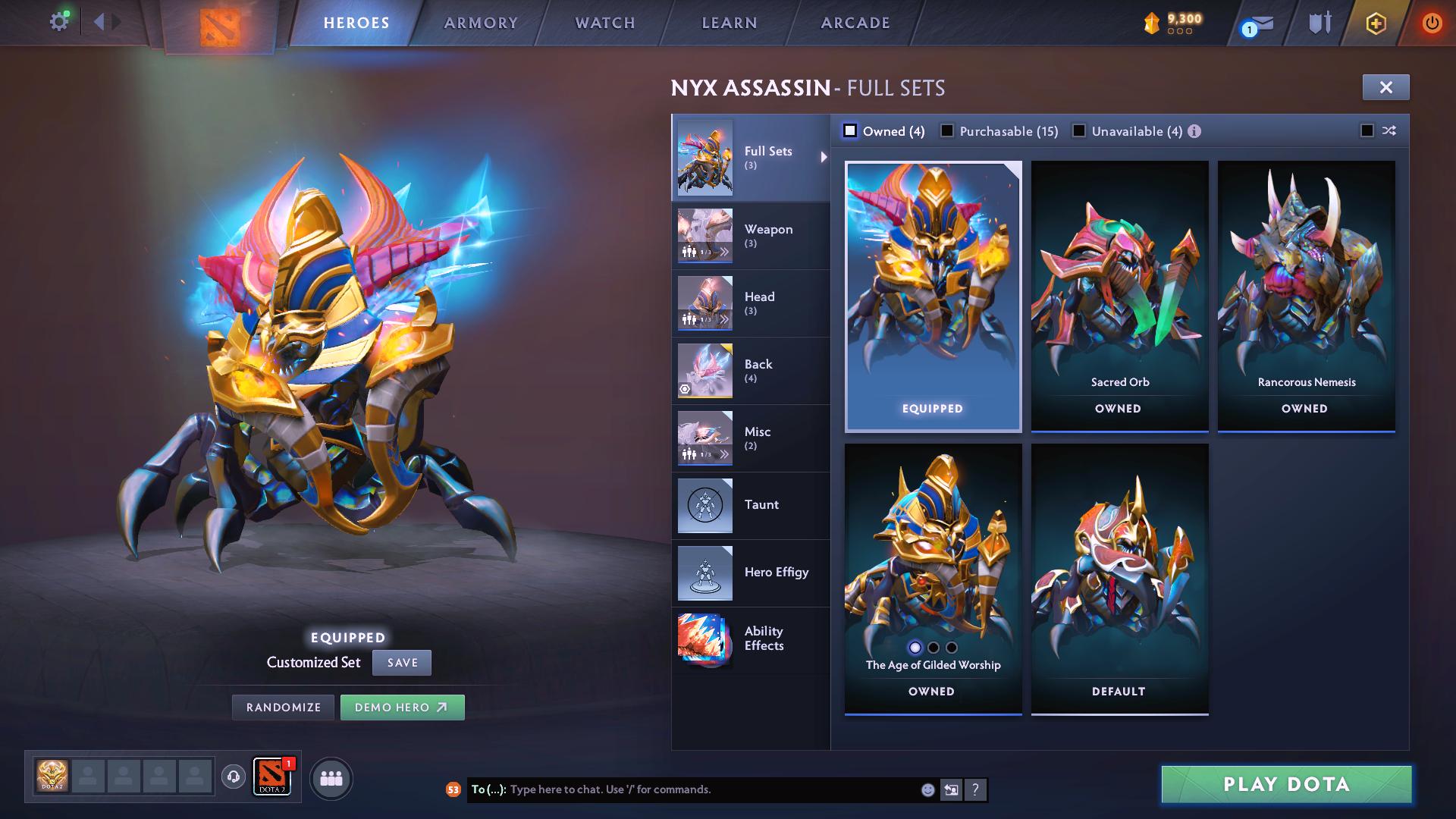The width and height of the screenshot is (1456, 819).
Task: Select the Rancorous Nemesis set
Action: point(1306,296)
